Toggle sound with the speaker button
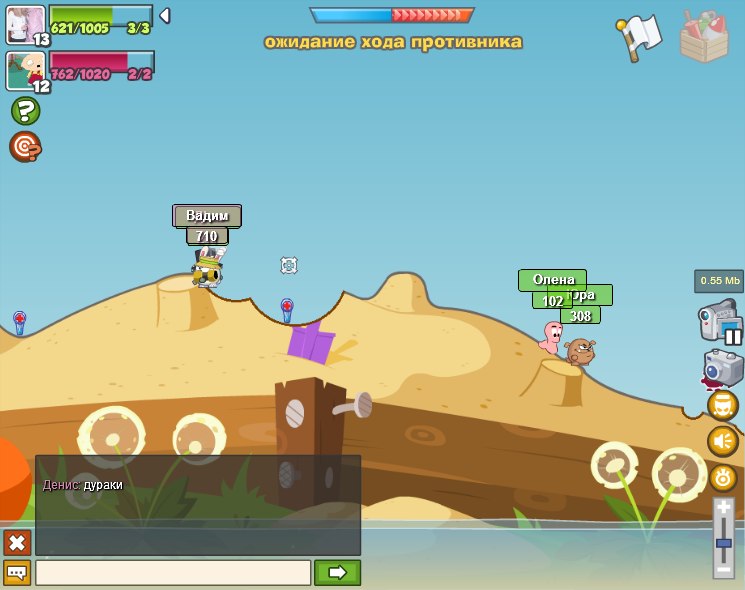 [x=723, y=441]
